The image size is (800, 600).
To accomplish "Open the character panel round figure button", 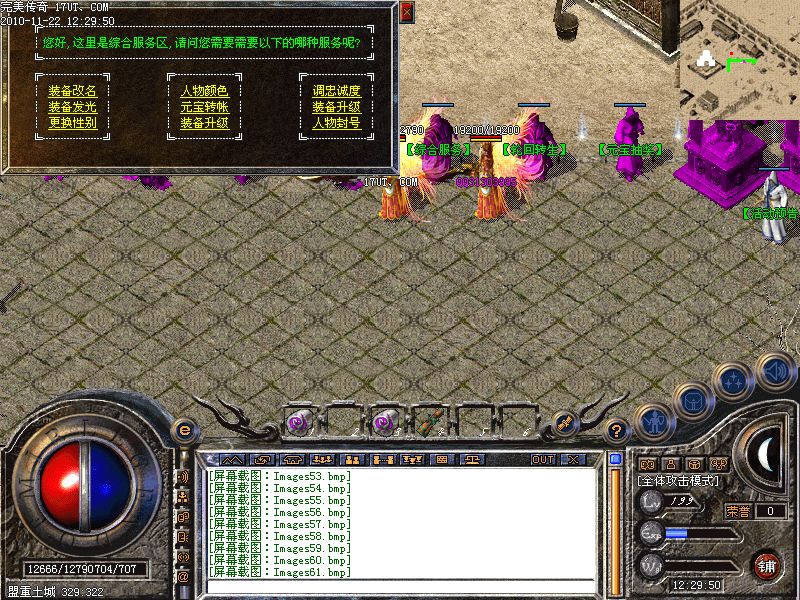I will [x=653, y=422].
